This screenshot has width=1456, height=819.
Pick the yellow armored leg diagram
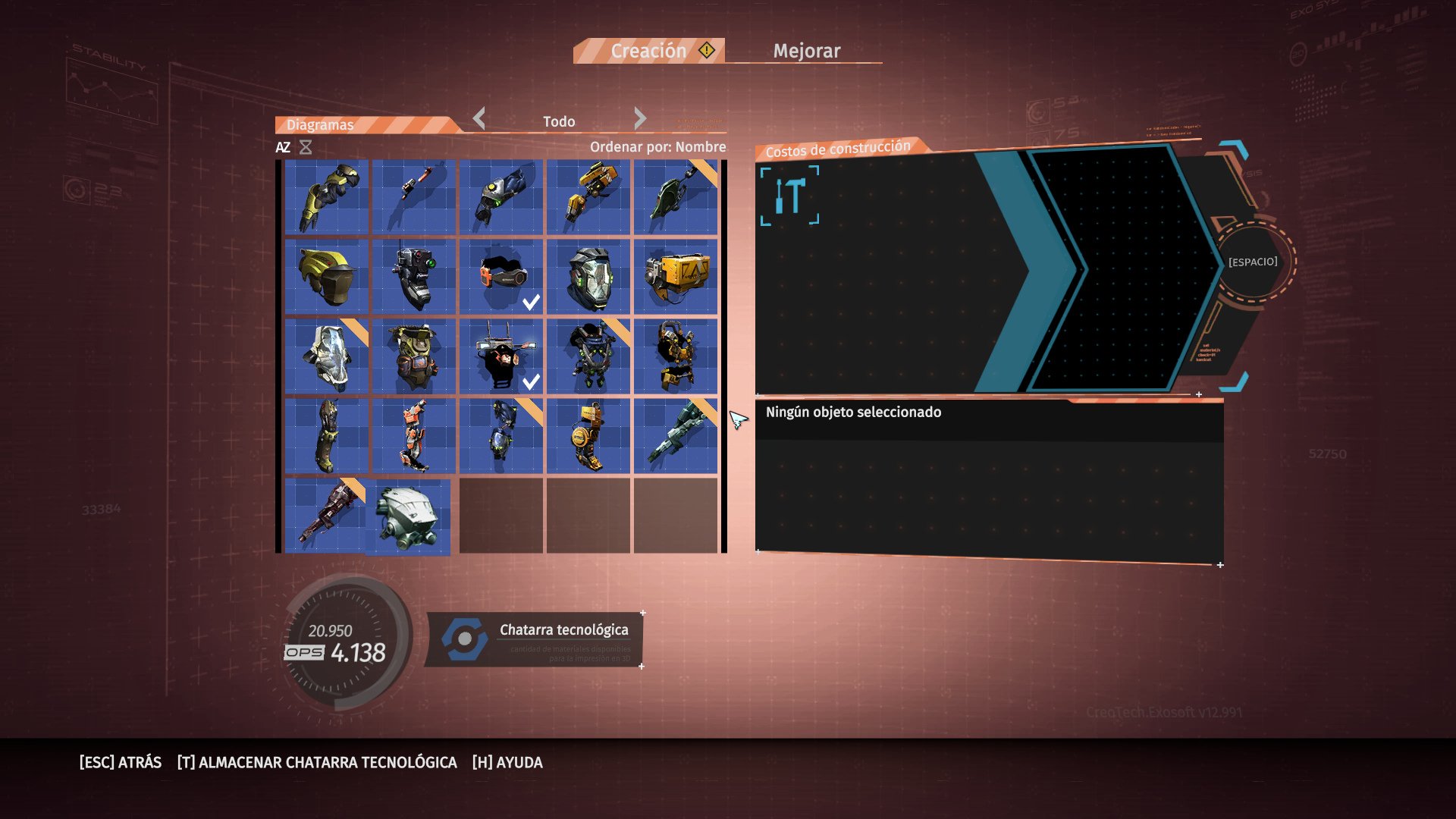pyautogui.click(x=588, y=436)
